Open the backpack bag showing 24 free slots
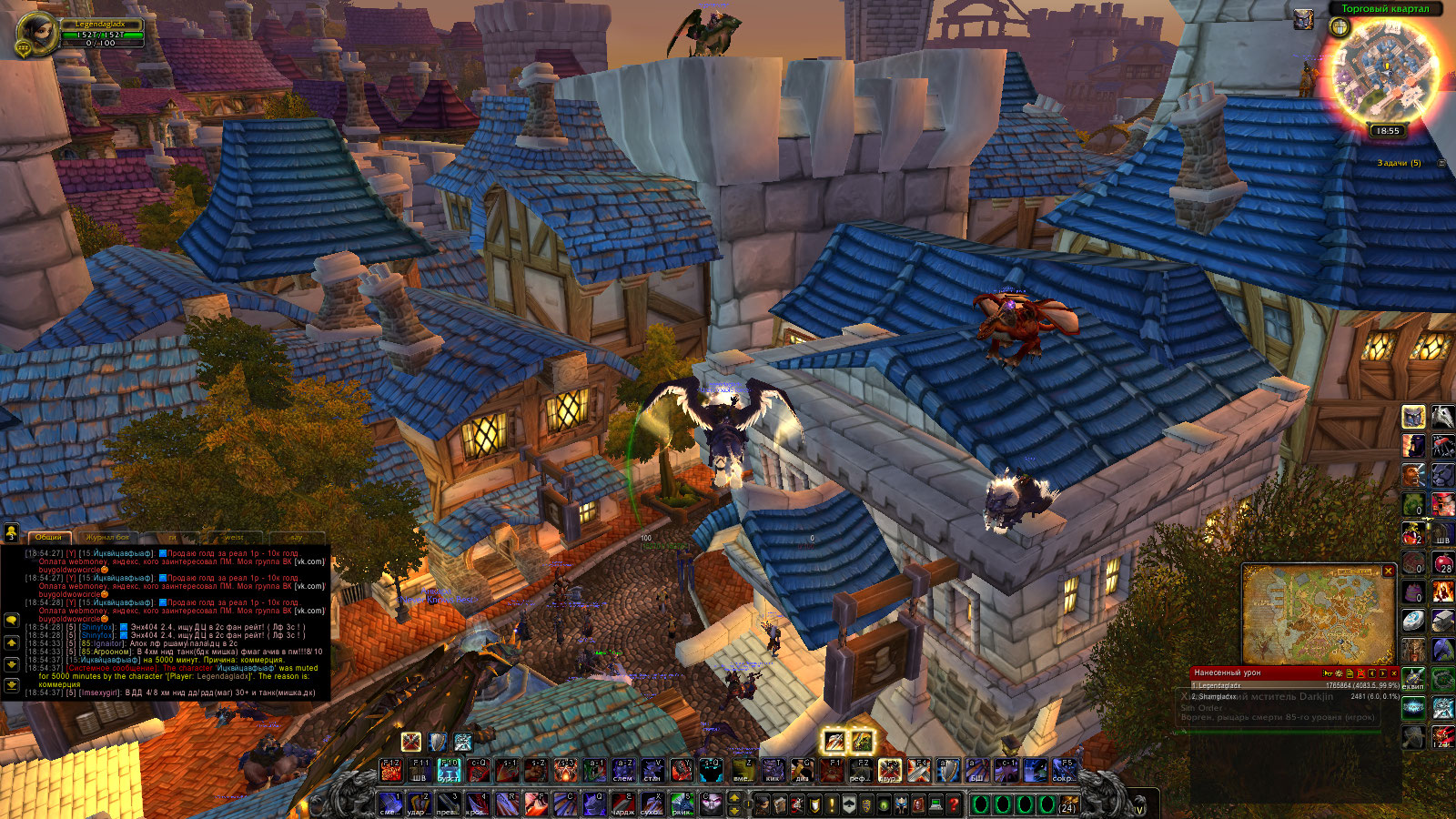Image resolution: width=1456 pixels, height=819 pixels. pos(1067,804)
